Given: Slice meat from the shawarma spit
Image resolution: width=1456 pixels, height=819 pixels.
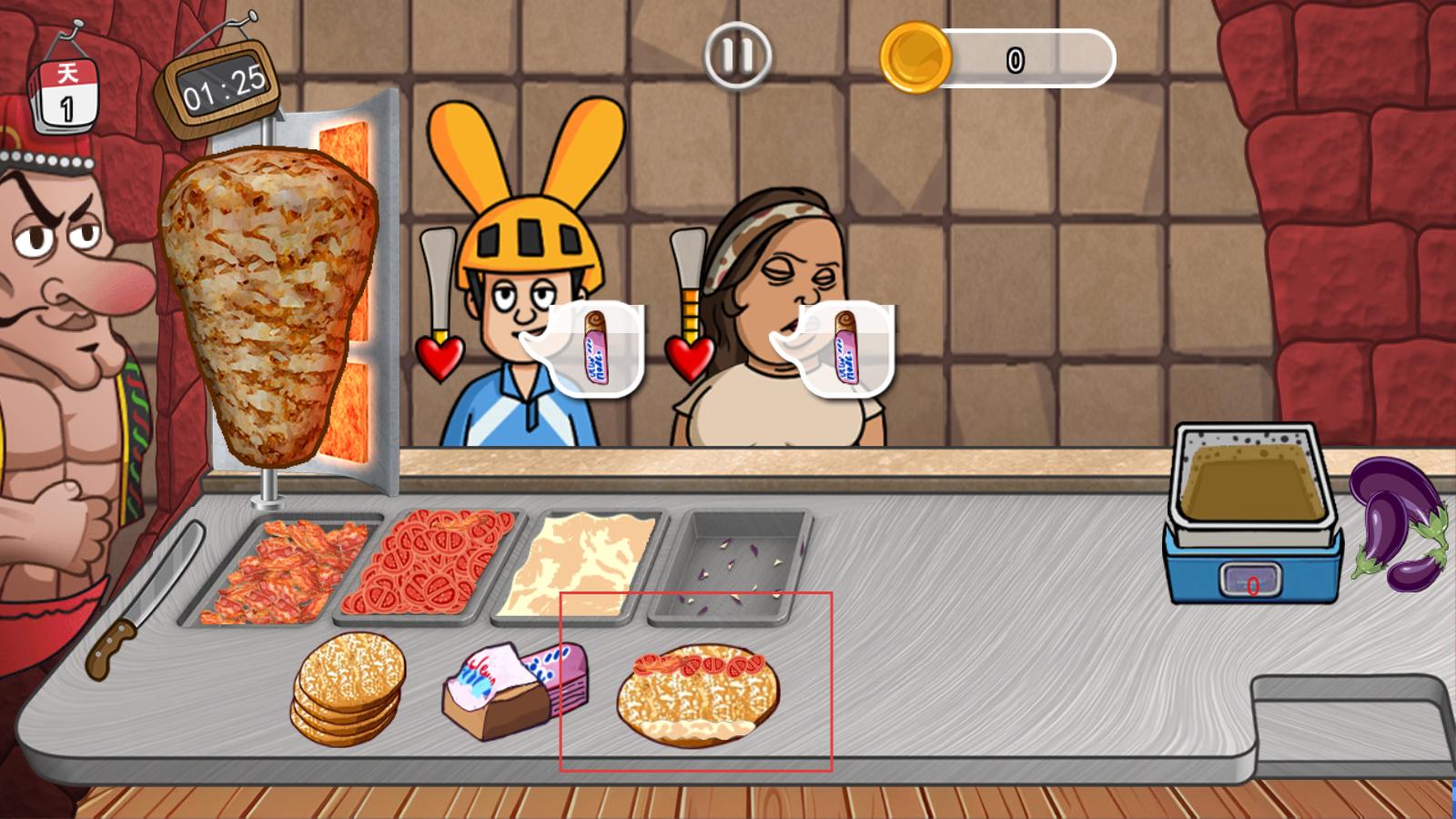Looking at the screenshot, I should click(267, 300).
